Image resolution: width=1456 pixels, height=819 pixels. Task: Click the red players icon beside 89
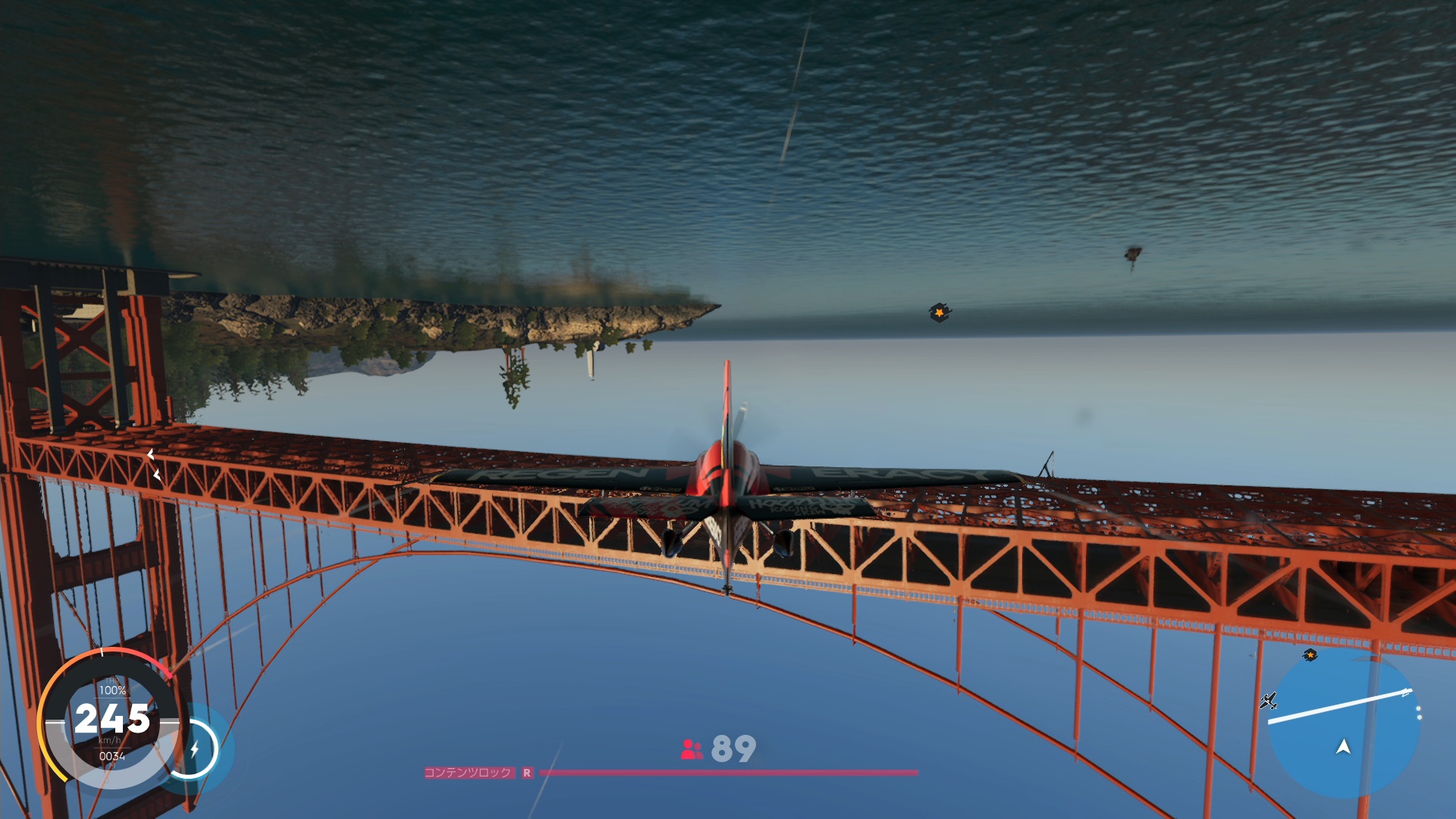pyautogui.click(x=692, y=749)
